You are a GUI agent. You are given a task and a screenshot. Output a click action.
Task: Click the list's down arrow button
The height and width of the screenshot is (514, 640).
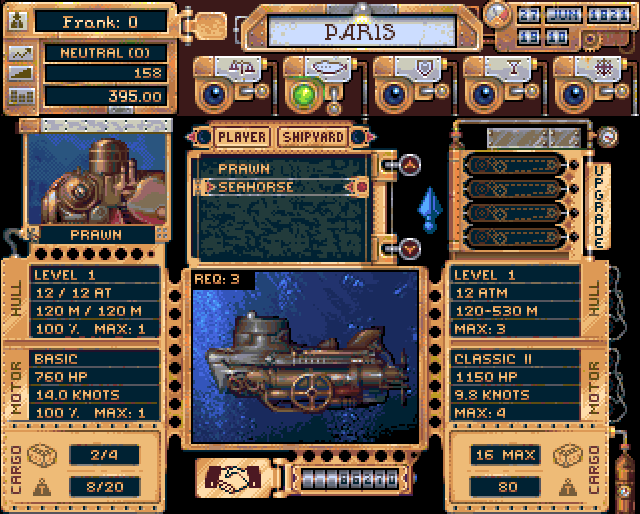tap(410, 247)
